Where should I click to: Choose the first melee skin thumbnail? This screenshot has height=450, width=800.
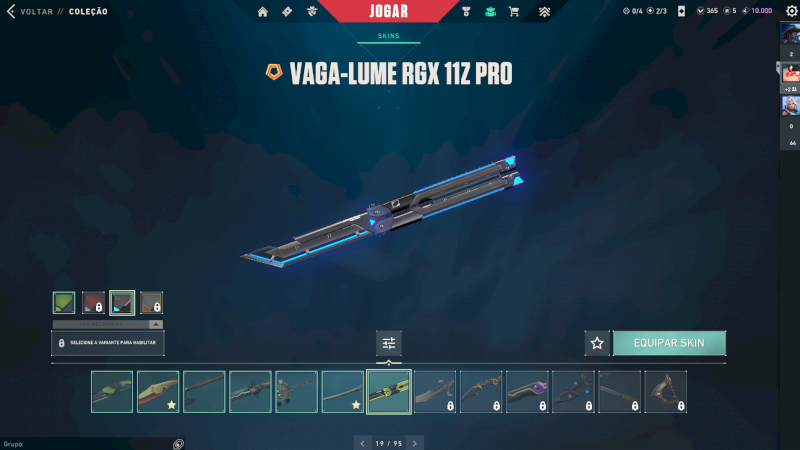click(112, 392)
